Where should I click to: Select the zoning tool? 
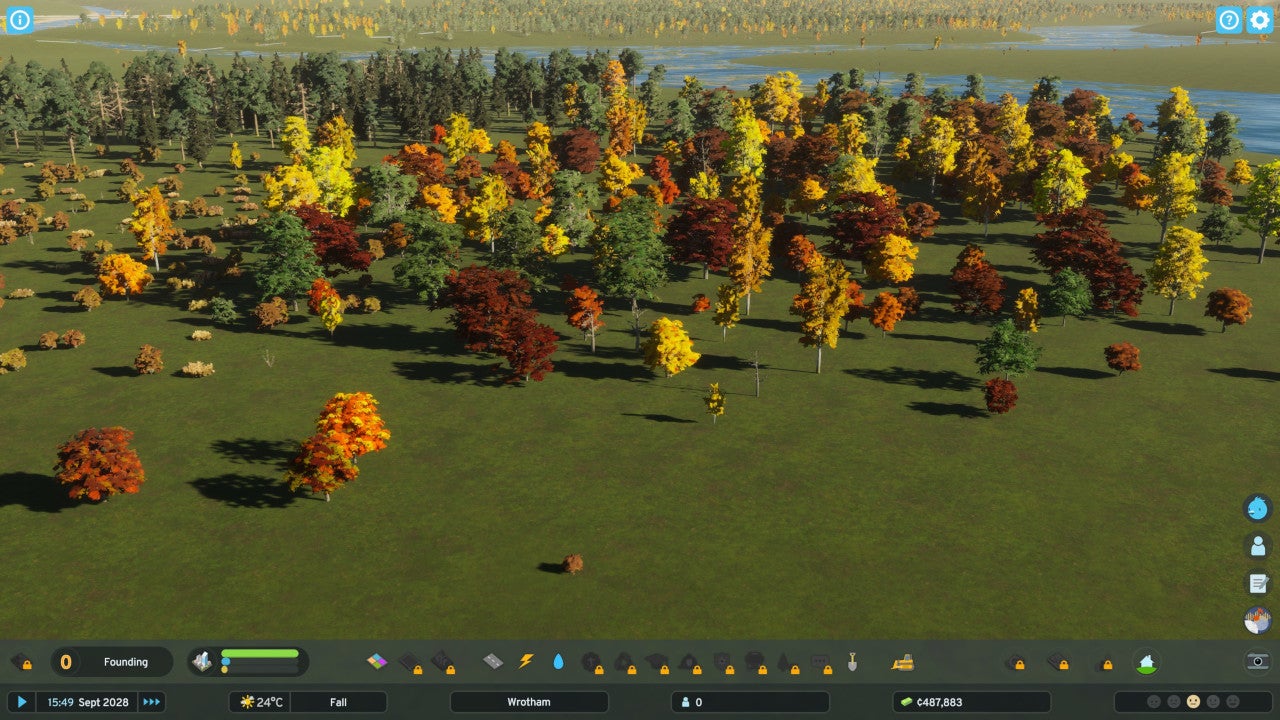pos(377,662)
